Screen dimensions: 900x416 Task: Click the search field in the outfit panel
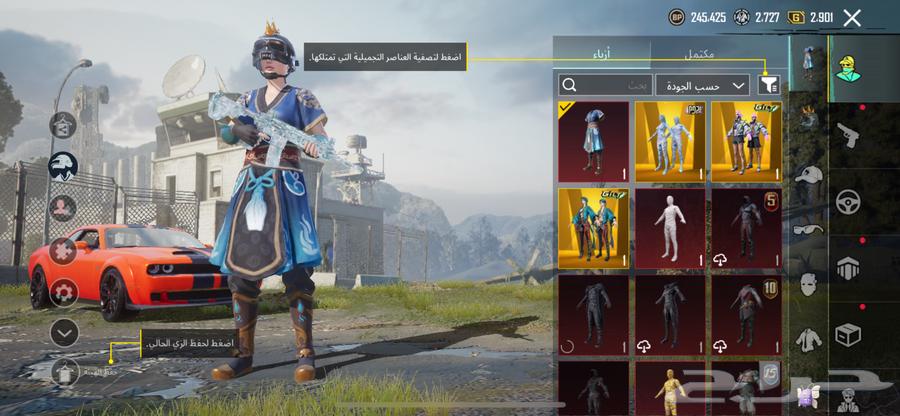coord(603,85)
